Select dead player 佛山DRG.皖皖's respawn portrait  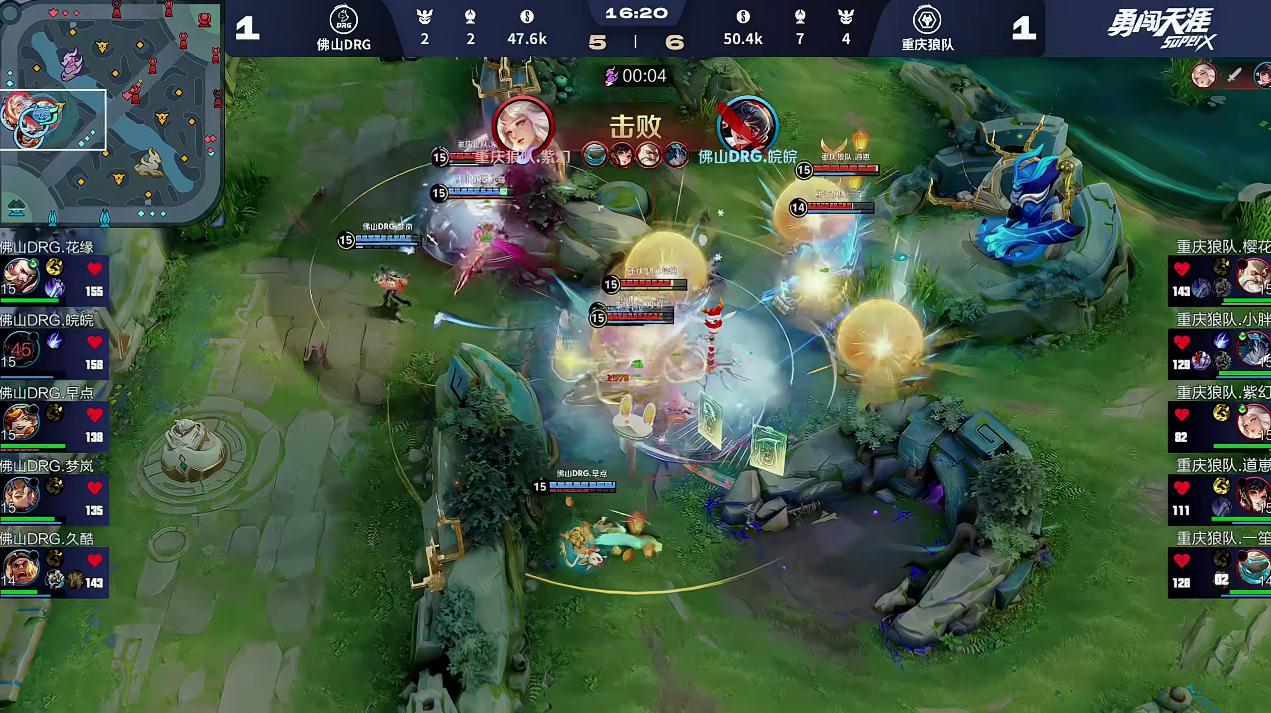(21, 350)
